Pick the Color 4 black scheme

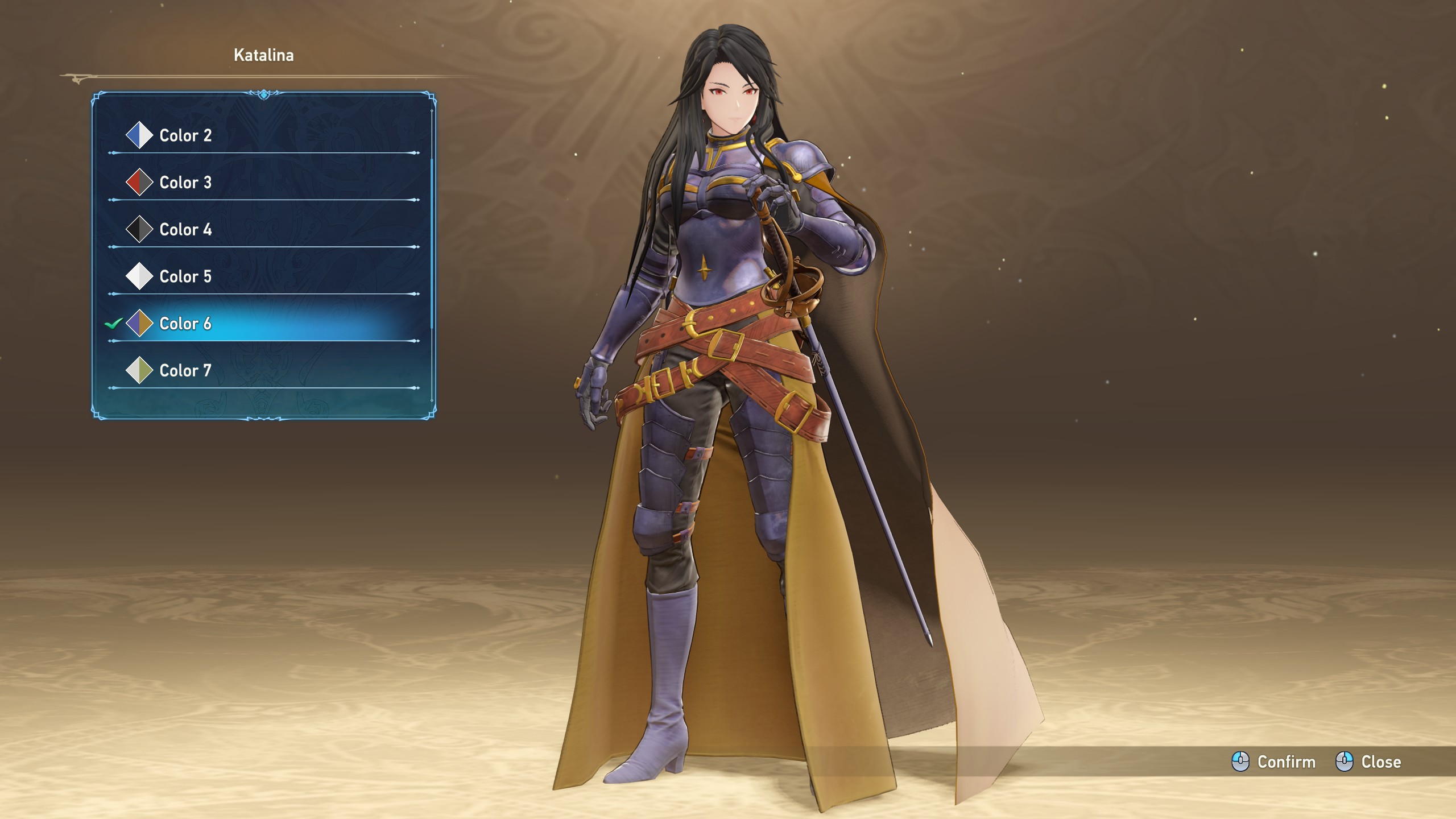(185, 230)
